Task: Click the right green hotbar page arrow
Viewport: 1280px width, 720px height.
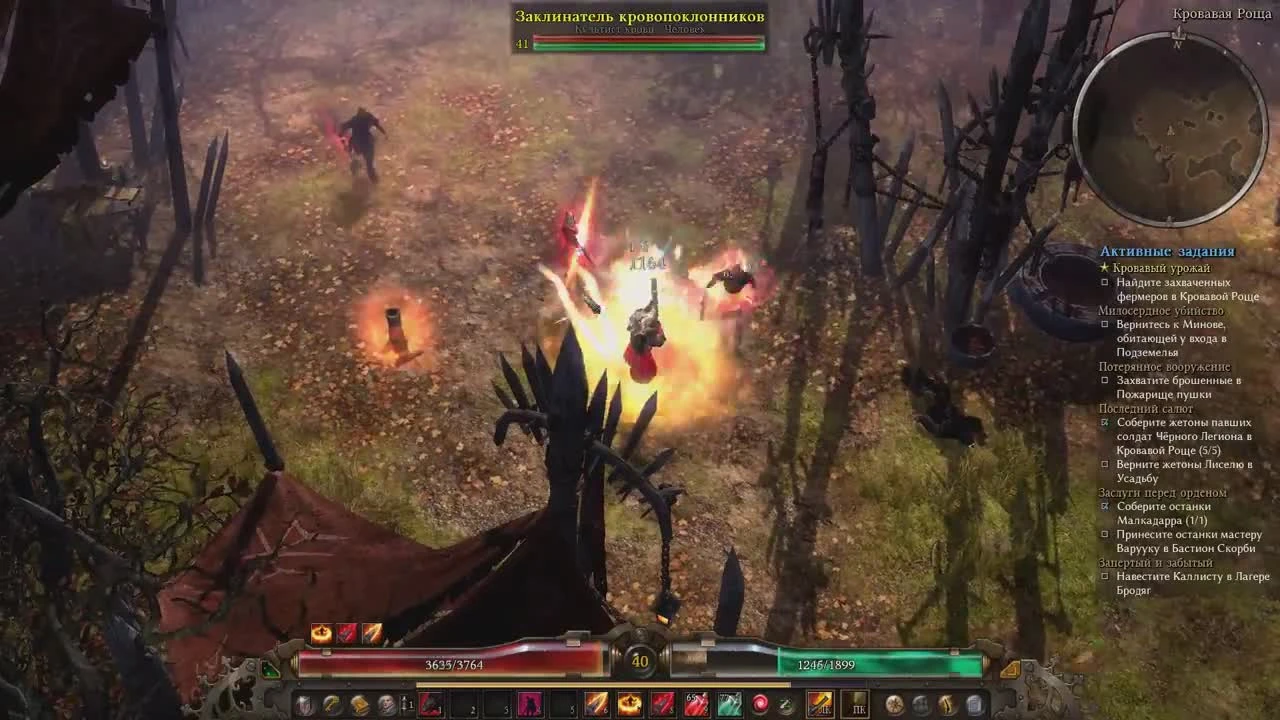Action: pyautogui.click(x=1009, y=667)
